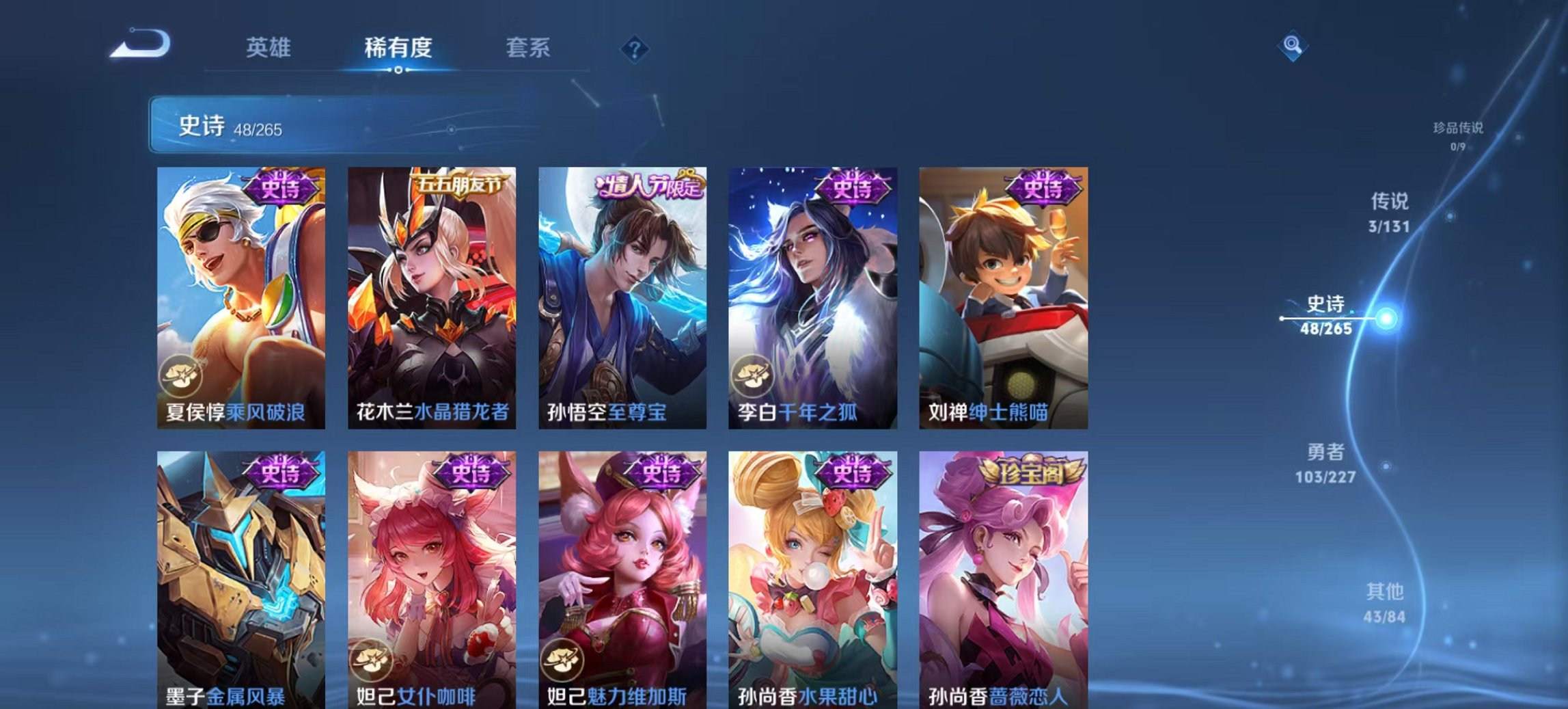1568x709 pixels.
Task: Switch to the 英雄 tab
Action: (269, 48)
